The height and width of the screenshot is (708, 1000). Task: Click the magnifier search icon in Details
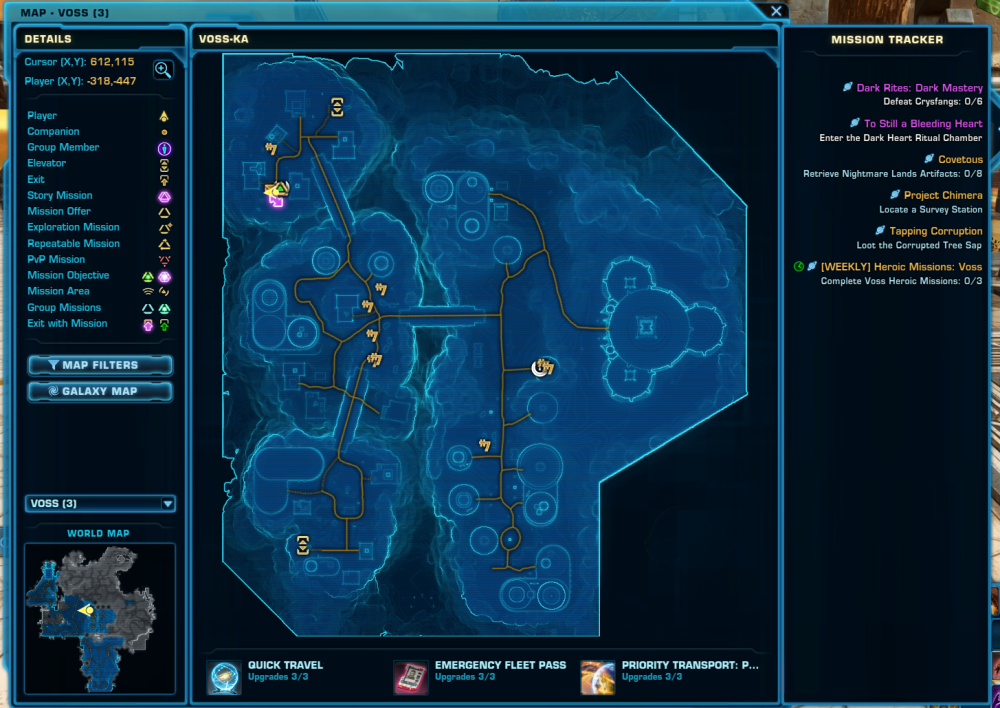coord(163,69)
